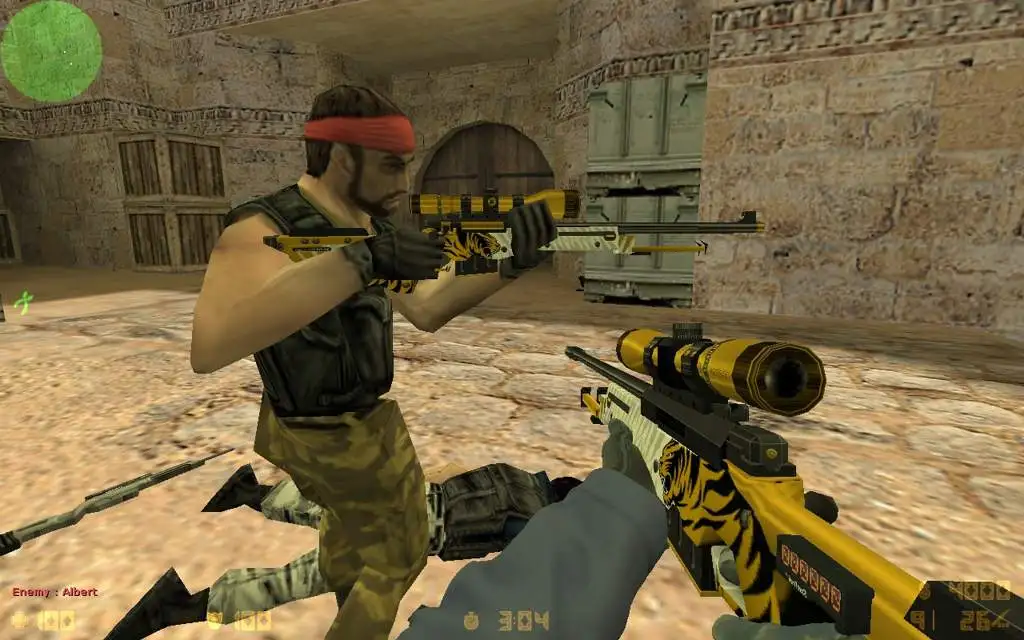Screen dimensions: 1024x640
Task: Select the green cross-shaped status icon
Action: pyautogui.click(x=22, y=299)
